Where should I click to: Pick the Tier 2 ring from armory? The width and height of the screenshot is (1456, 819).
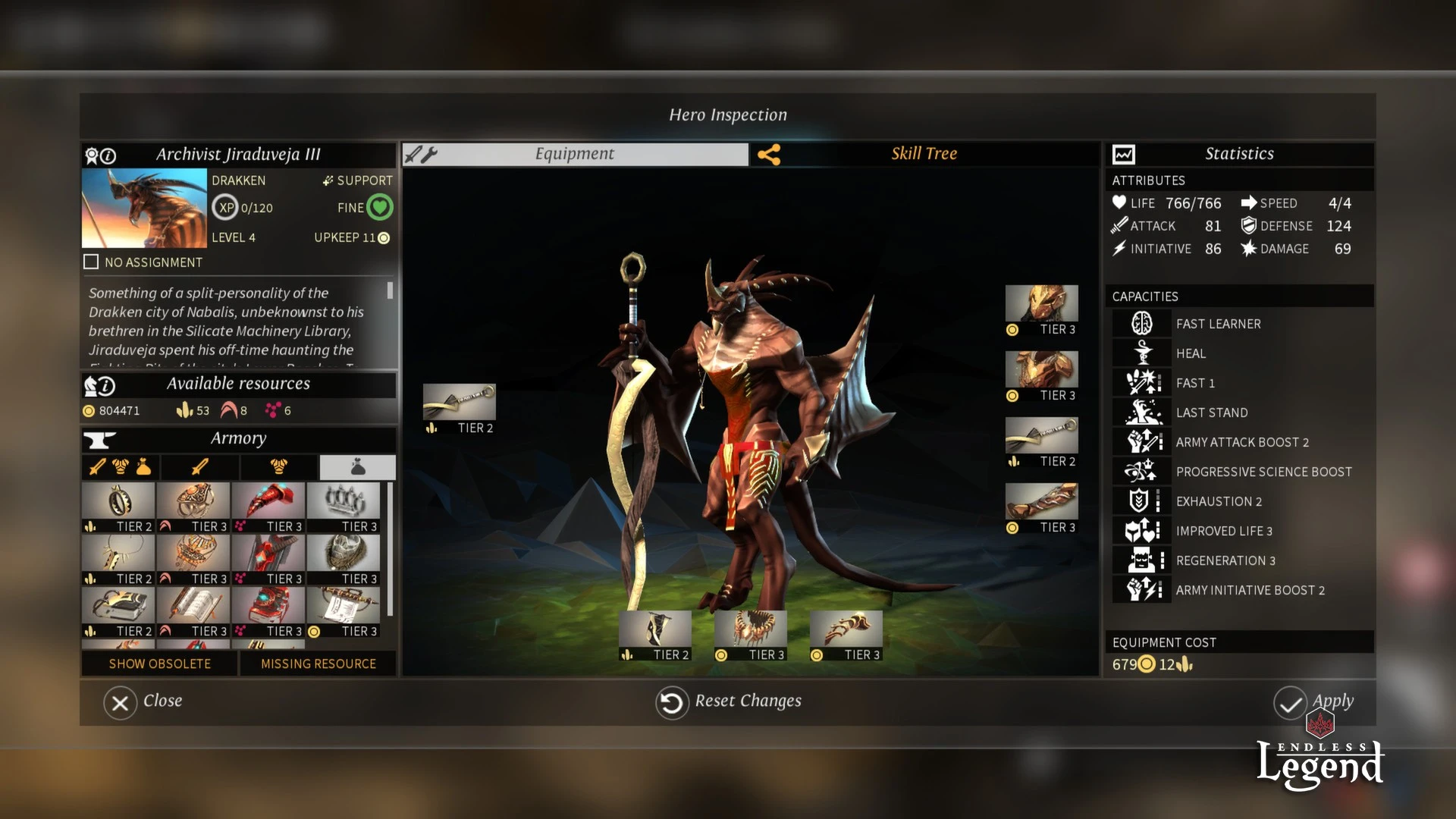pyautogui.click(x=118, y=501)
